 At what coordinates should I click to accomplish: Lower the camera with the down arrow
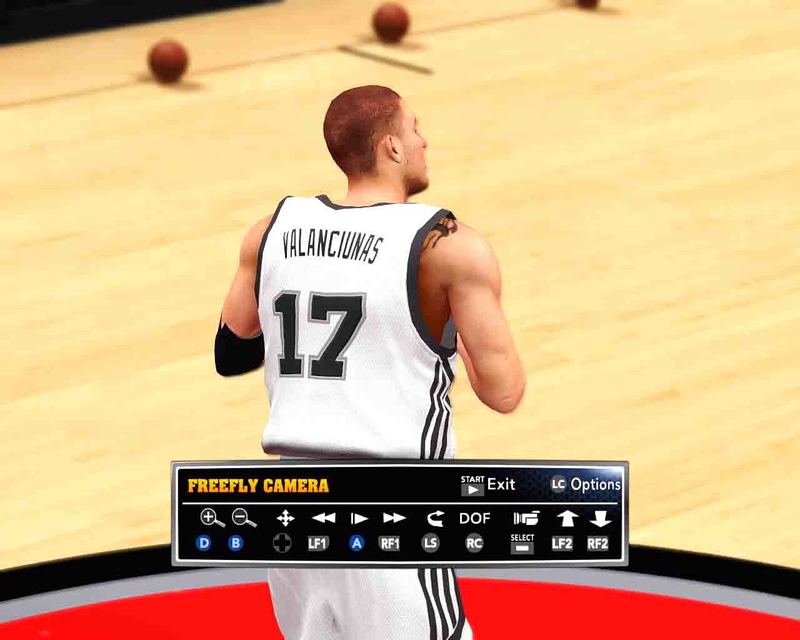click(x=599, y=518)
